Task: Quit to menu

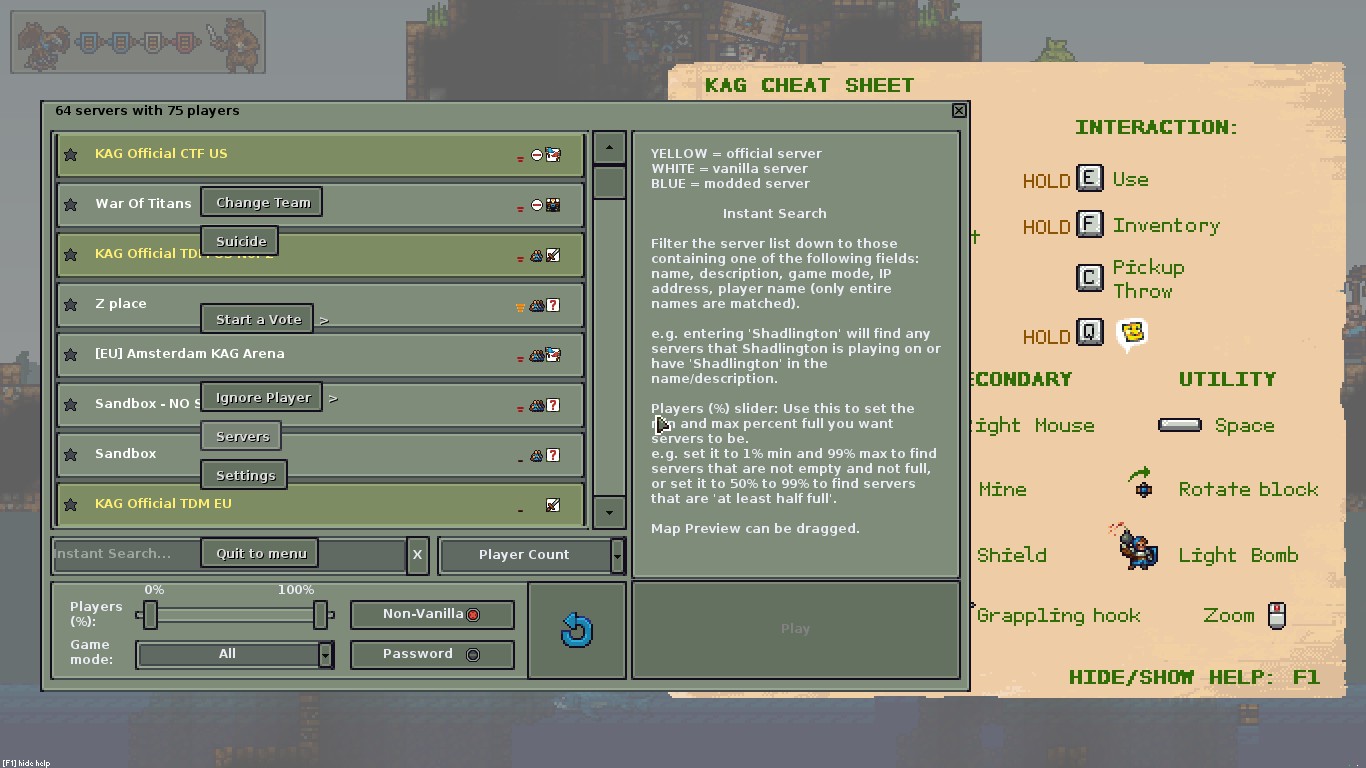Action: point(260,553)
